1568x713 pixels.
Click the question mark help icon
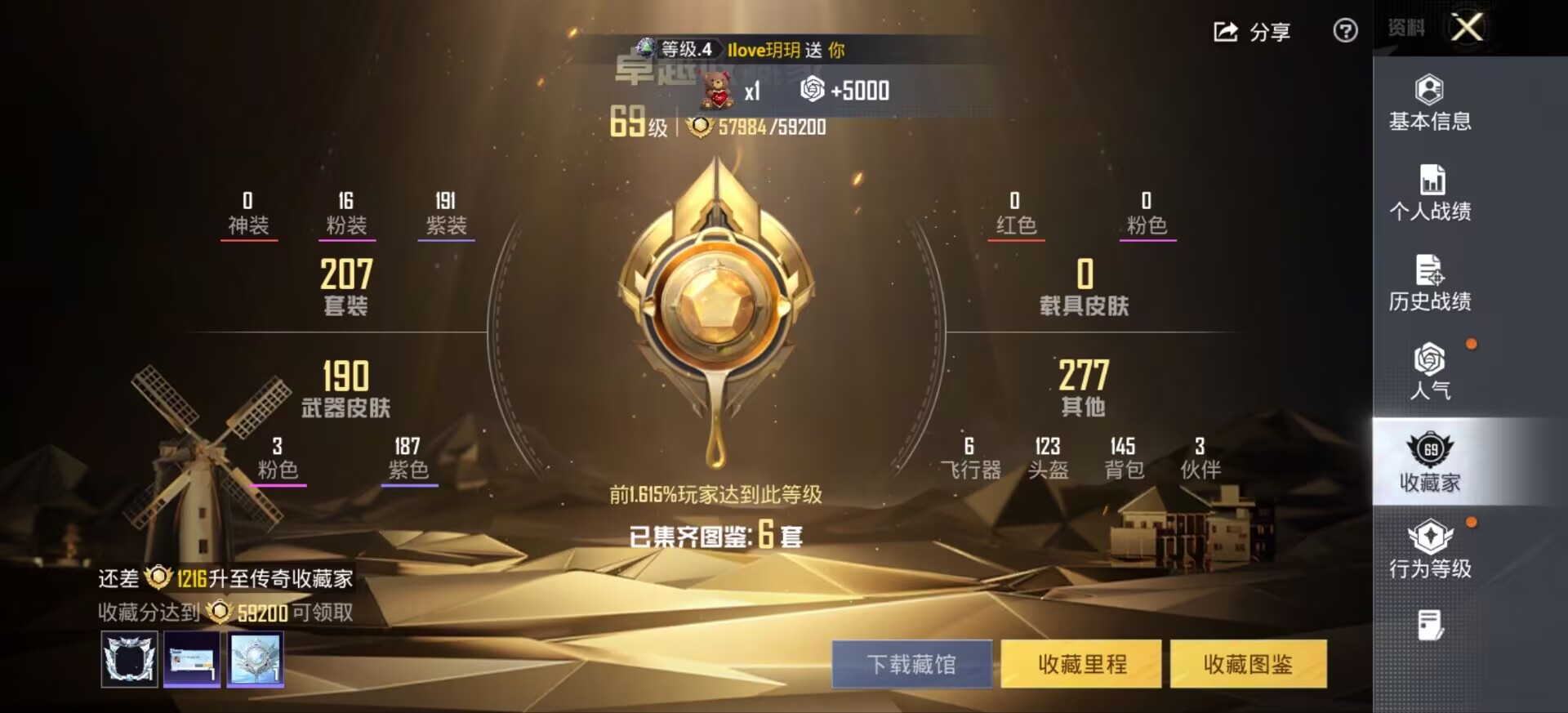[x=1346, y=30]
